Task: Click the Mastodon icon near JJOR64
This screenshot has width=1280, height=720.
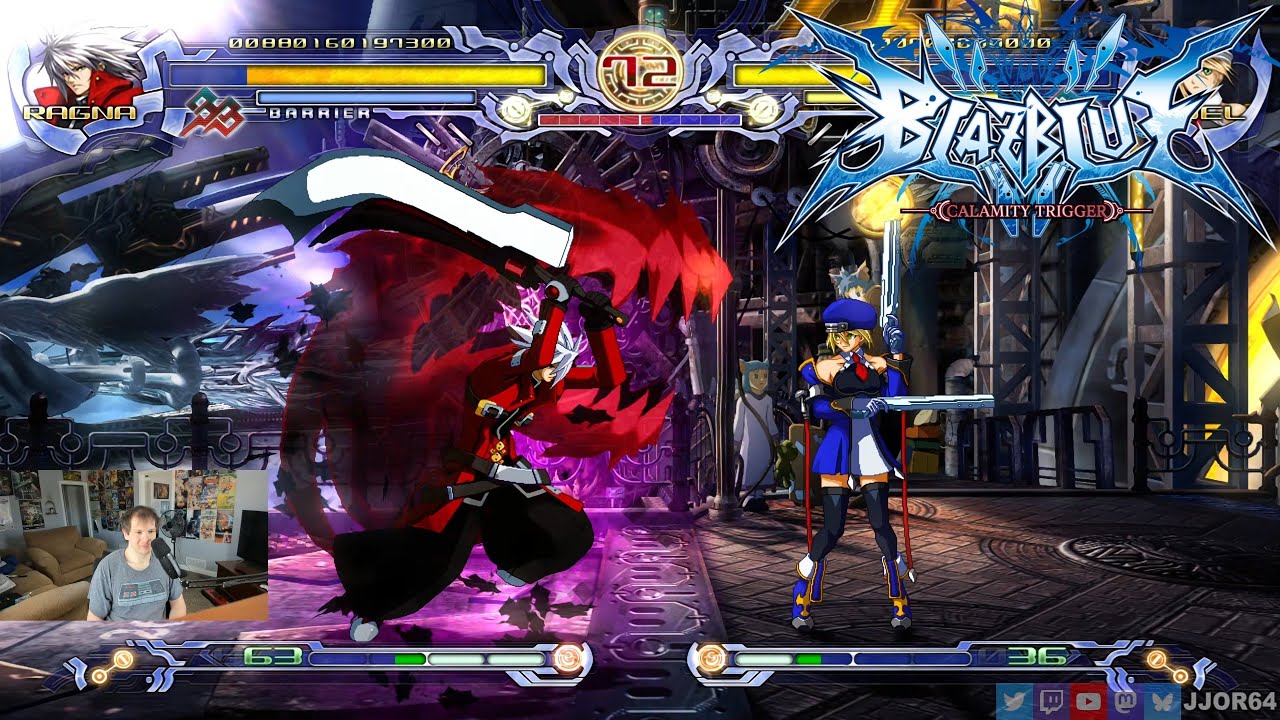Action: 1128,703
